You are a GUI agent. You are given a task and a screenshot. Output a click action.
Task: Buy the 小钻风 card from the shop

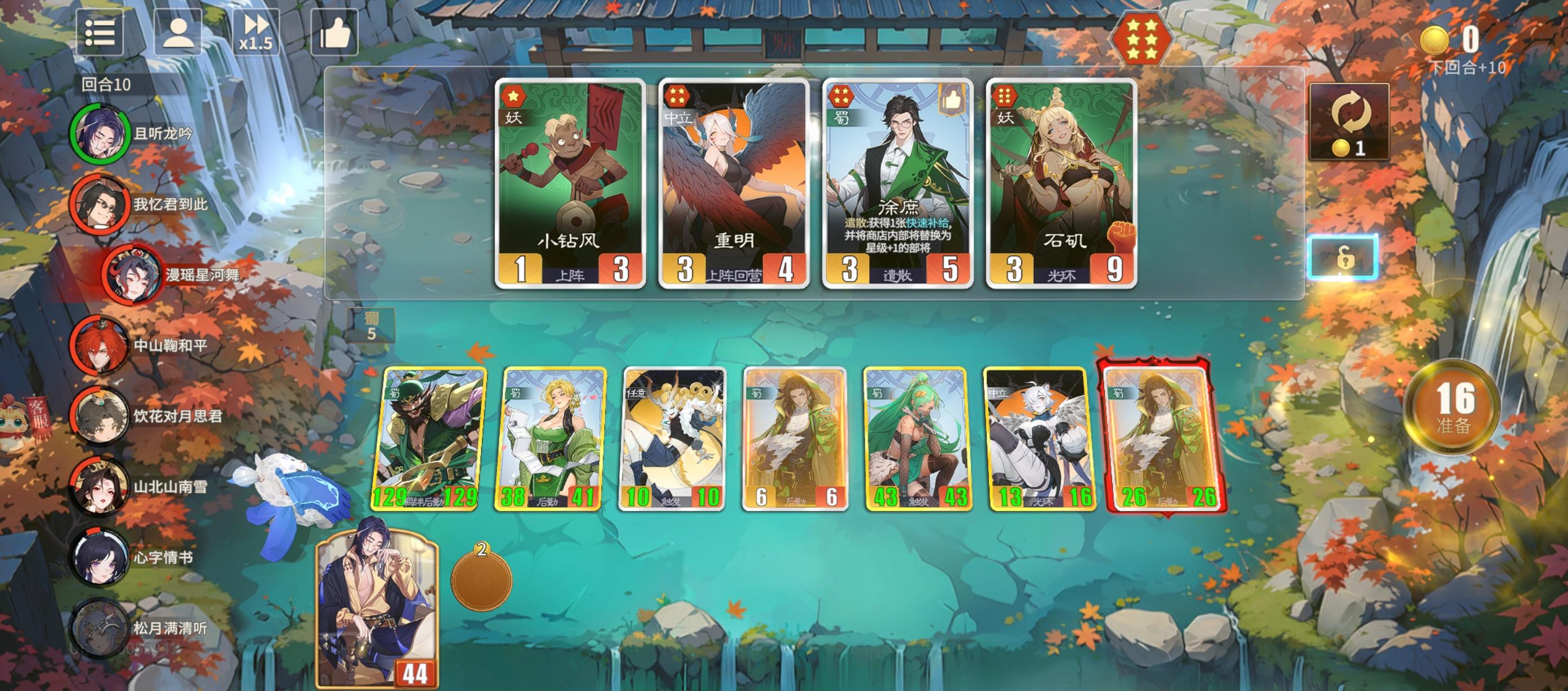569,182
